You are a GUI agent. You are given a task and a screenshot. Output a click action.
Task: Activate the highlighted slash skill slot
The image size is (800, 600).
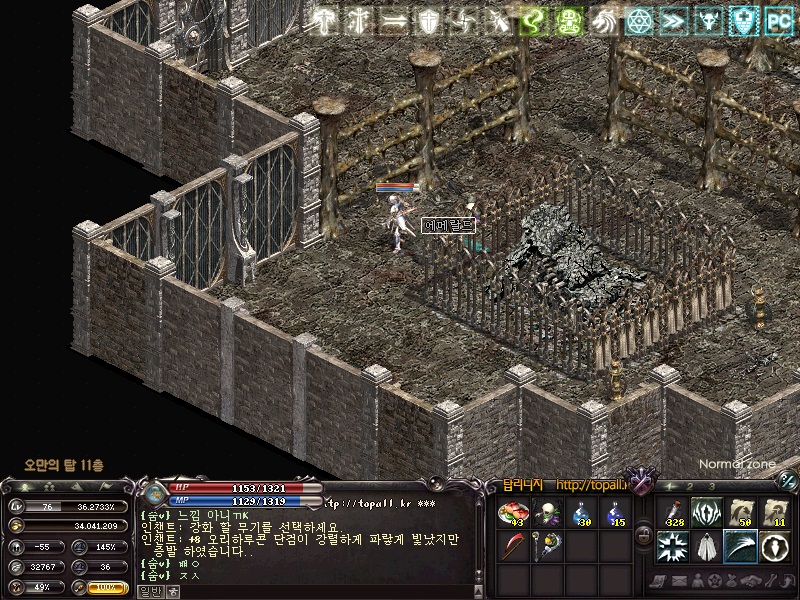pyautogui.click(x=740, y=547)
